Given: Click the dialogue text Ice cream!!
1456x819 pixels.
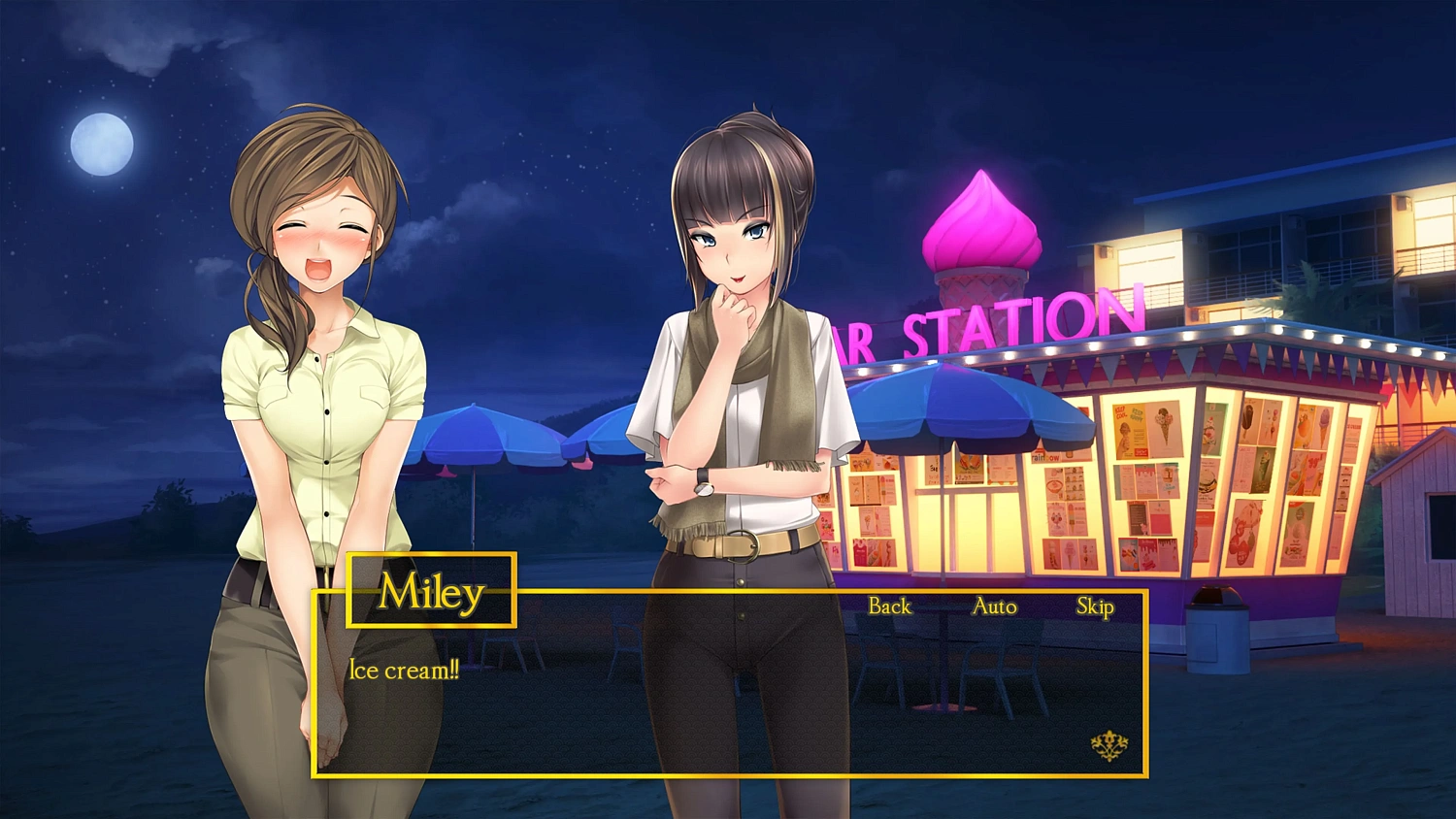Looking at the screenshot, I should pos(402,671).
